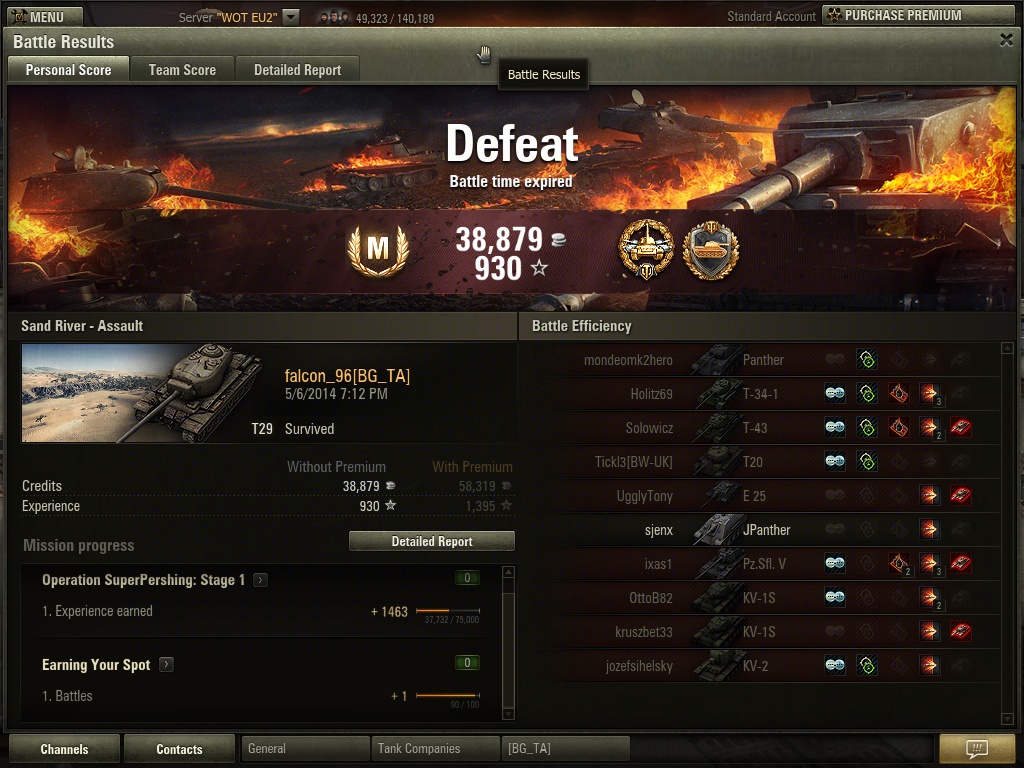Open the Channels panel

[64, 749]
